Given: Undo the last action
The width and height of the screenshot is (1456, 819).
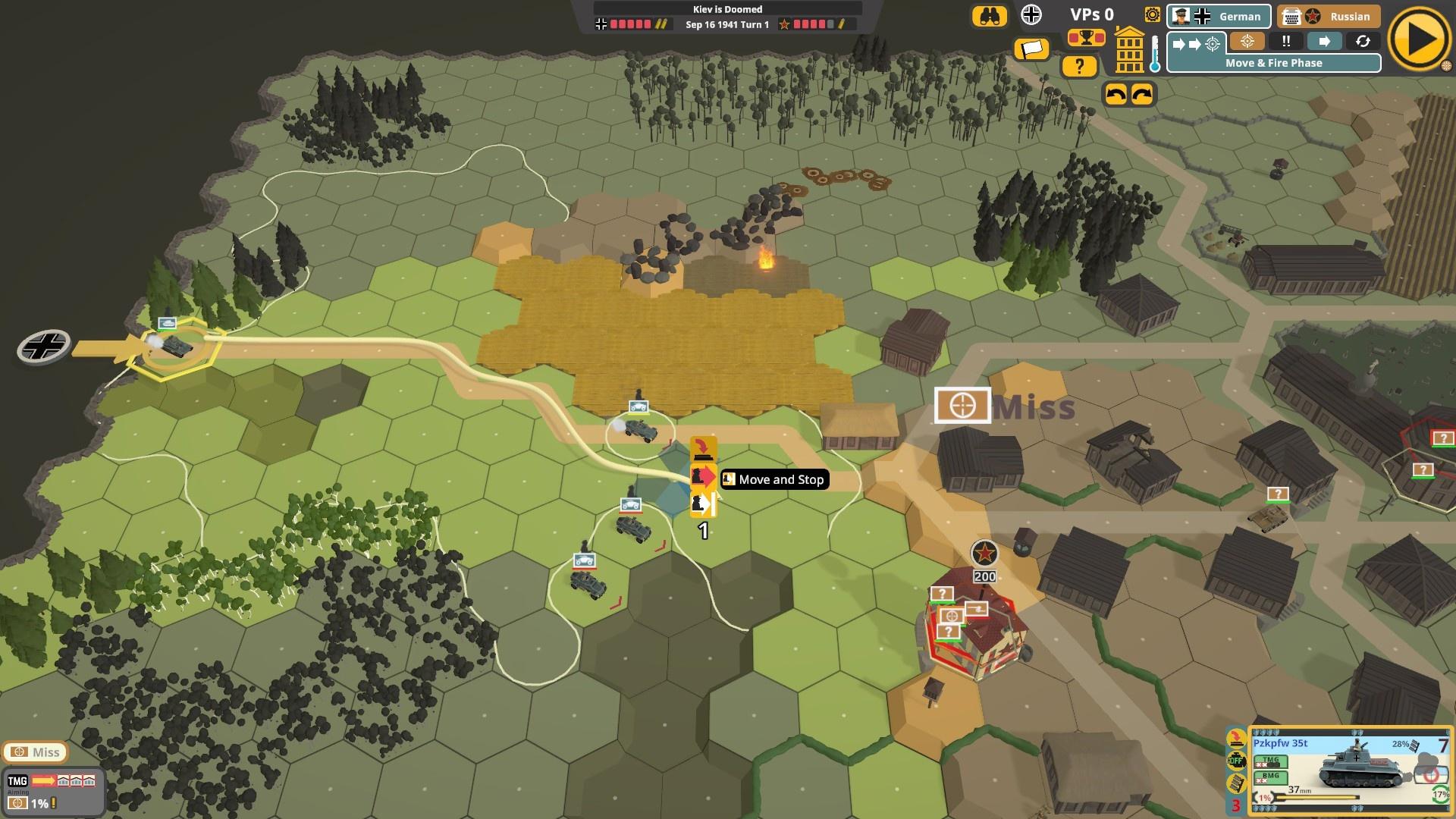Looking at the screenshot, I should pyautogui.click(x=1116, y=94).
